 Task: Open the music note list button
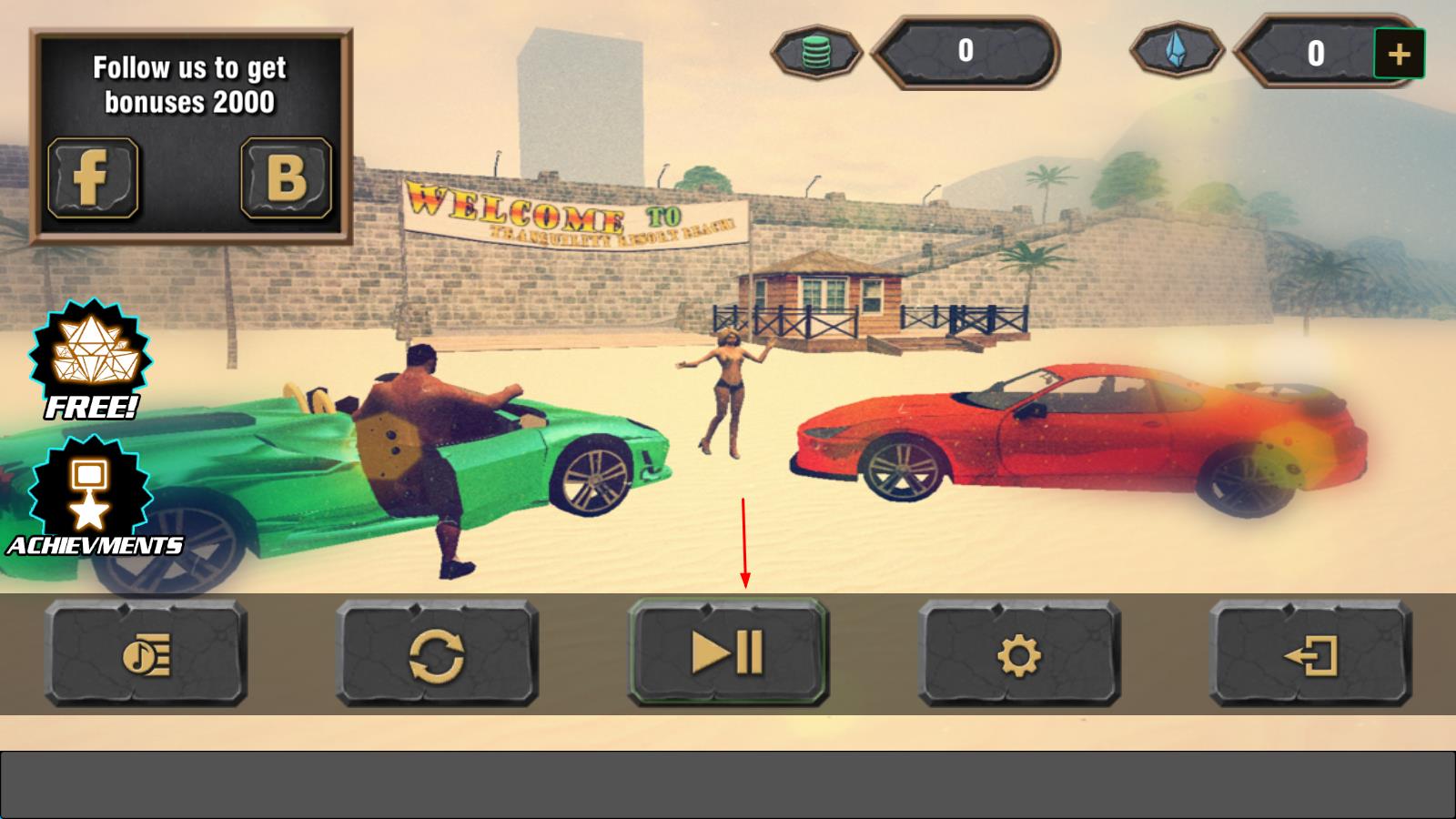(146, 654)
